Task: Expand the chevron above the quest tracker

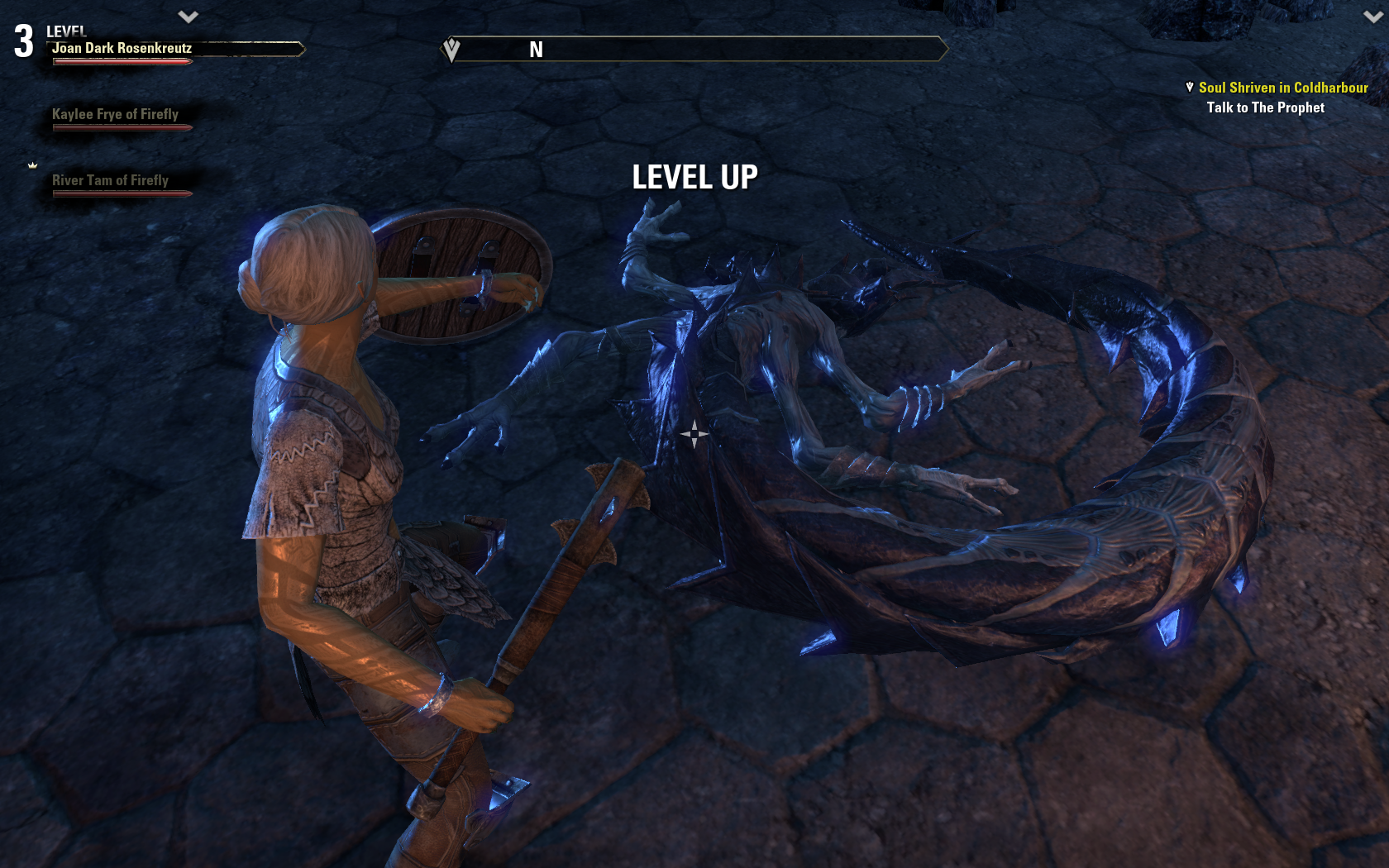Action: click(x=1372, y=17)
